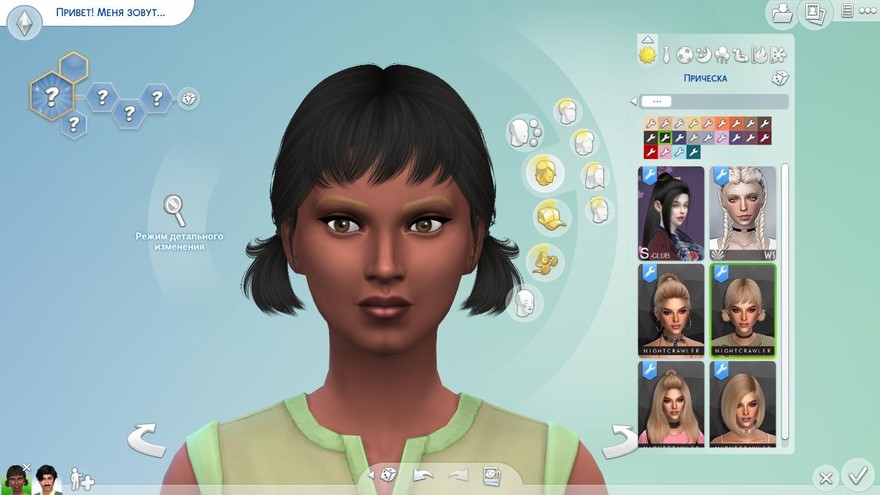The height and width of the screenshot is (495, 880).
Task: Randomize the hairstyle with the panel dice
Action: tap(779, 78)
